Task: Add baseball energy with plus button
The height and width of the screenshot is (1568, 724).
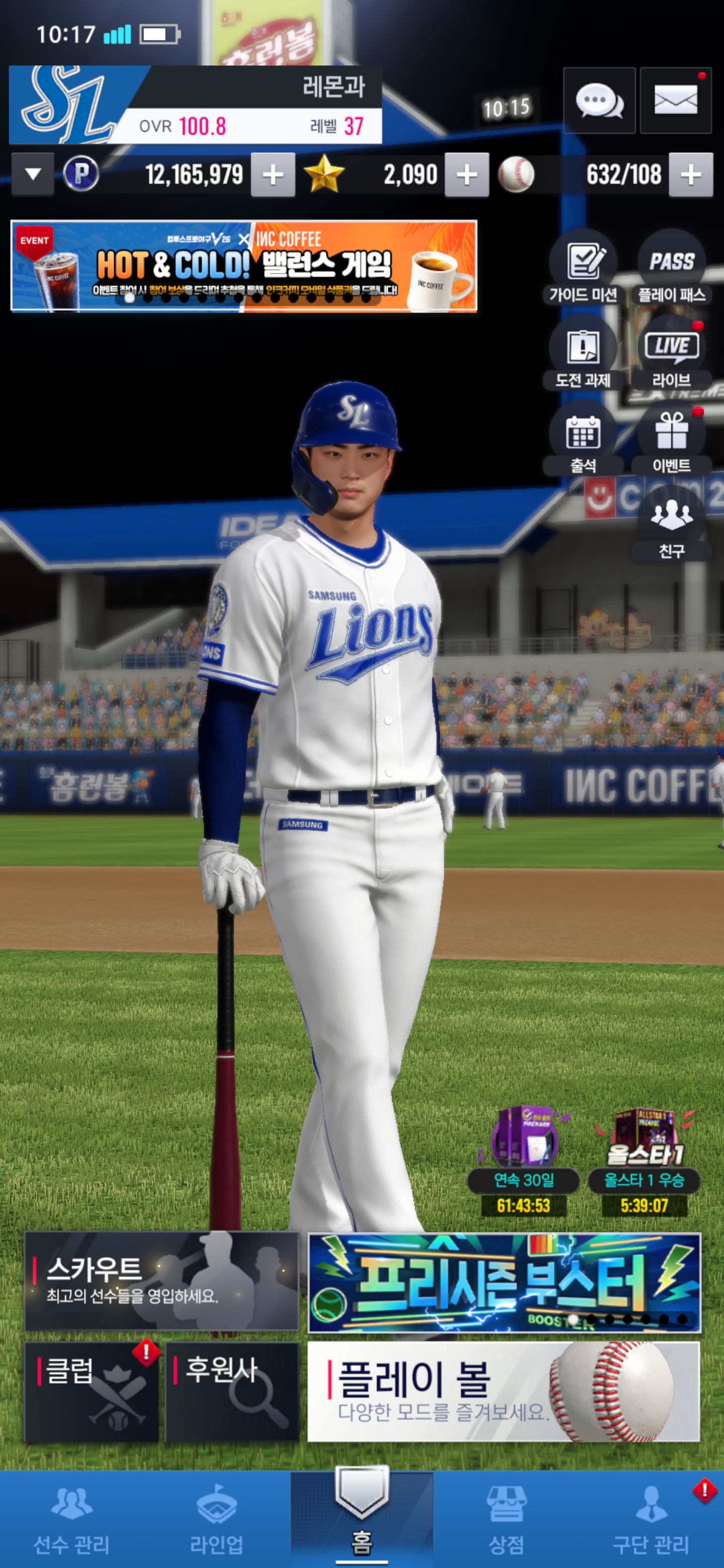Action: [x=690, y=175]
